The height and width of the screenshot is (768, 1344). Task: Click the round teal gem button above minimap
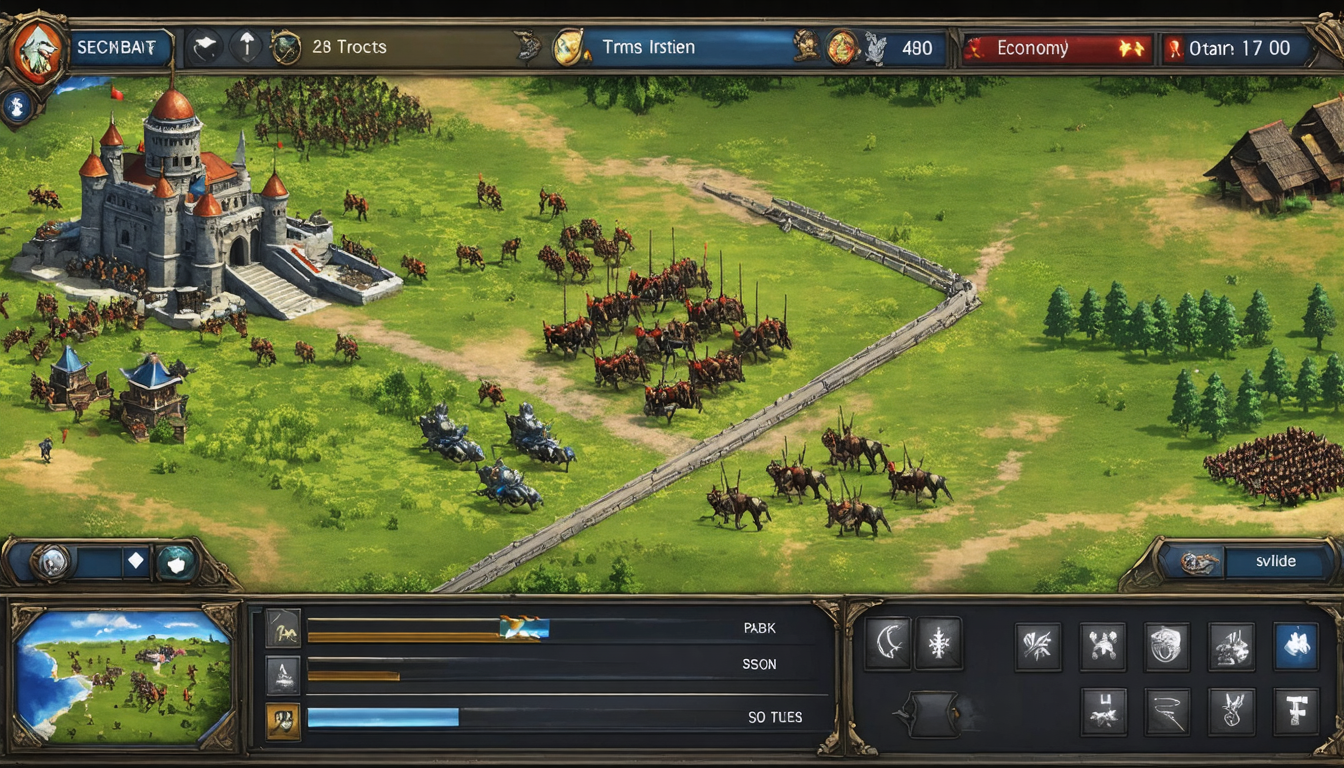tap(176, 562)
